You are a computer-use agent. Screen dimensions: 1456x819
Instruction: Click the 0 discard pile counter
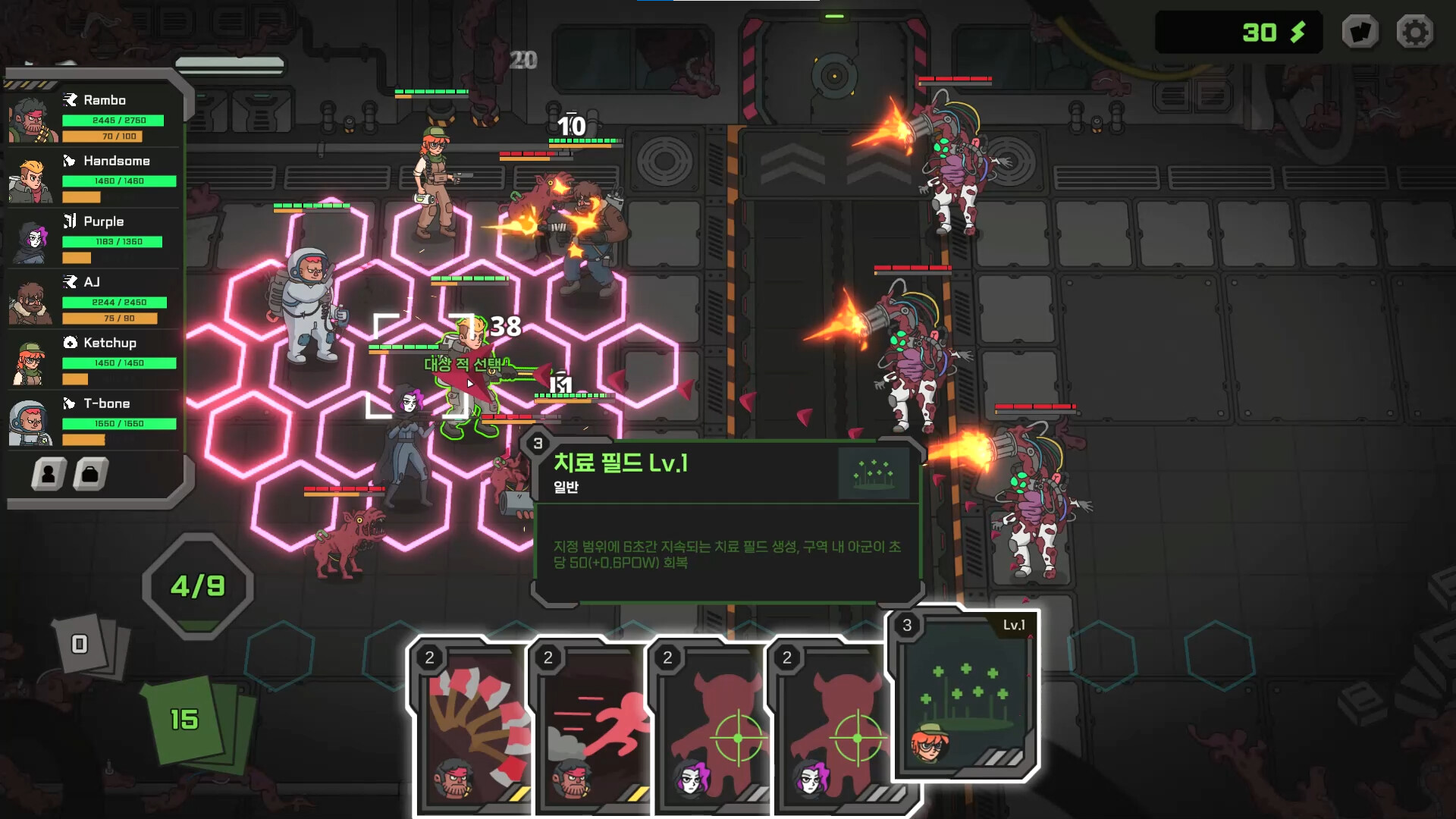(x=78, y=643)
